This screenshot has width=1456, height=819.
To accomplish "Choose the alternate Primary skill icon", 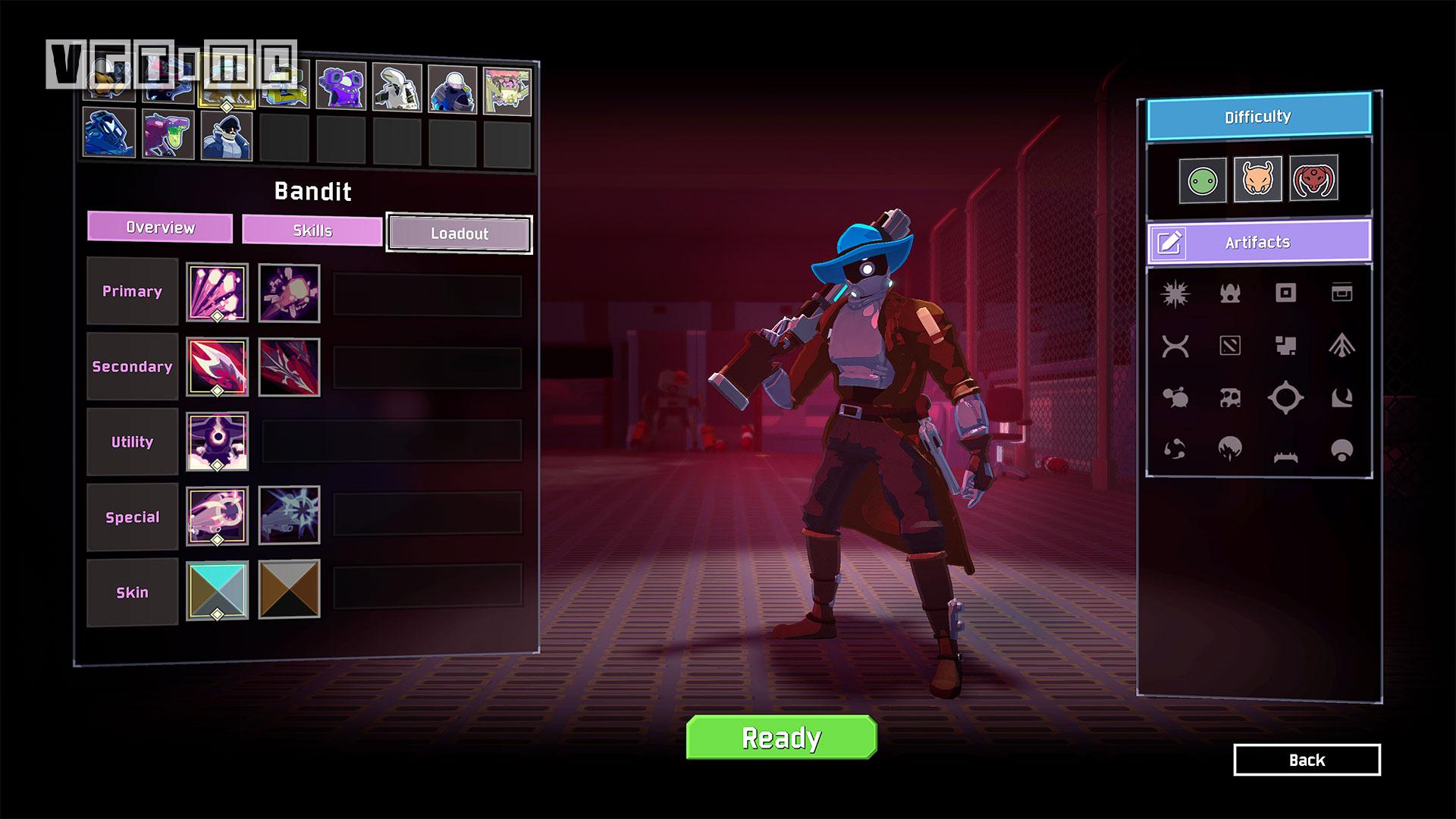I will (289, 293).
